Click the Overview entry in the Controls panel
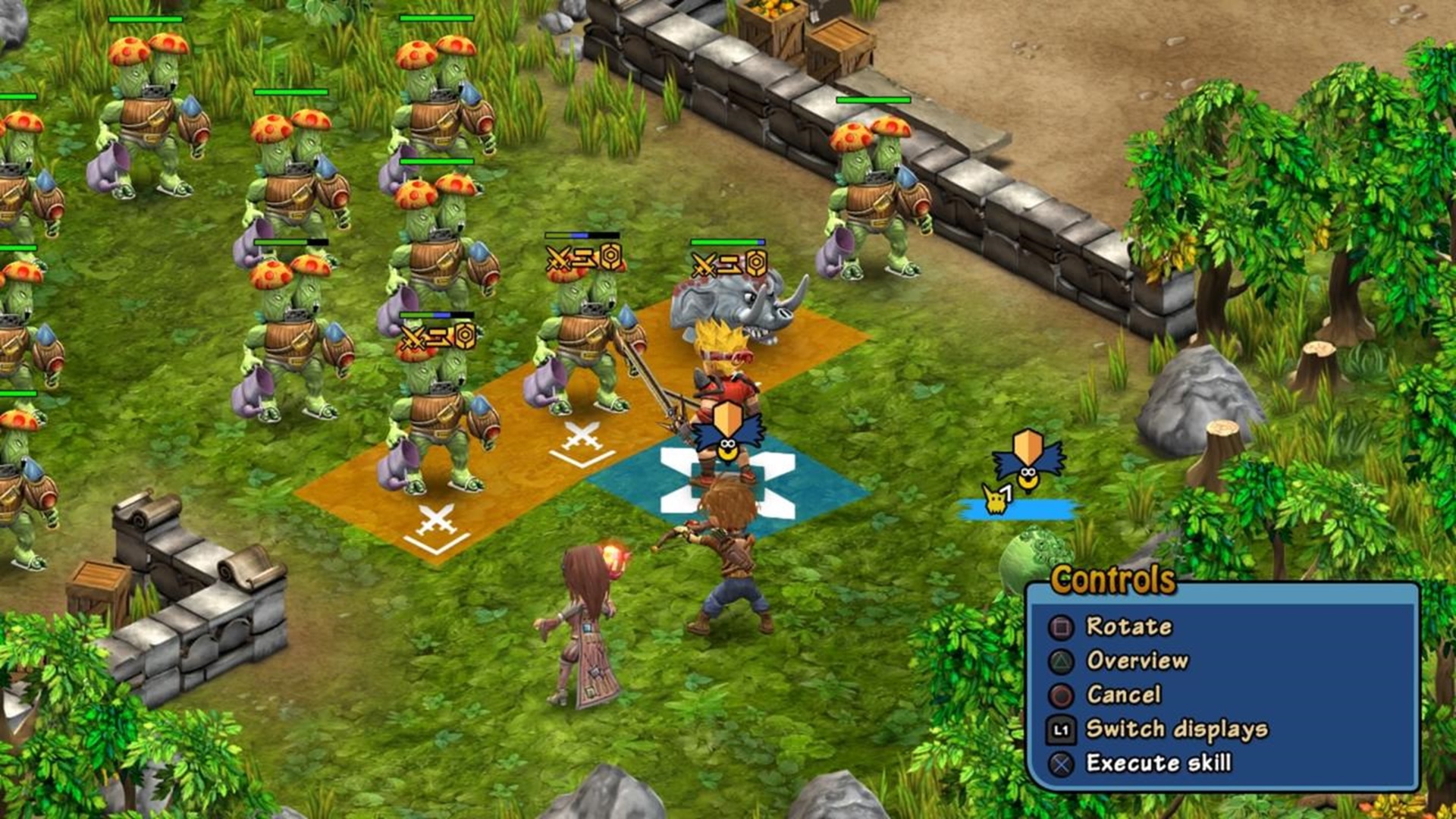The image size is (1456, 819). (x=1137, y=661)
